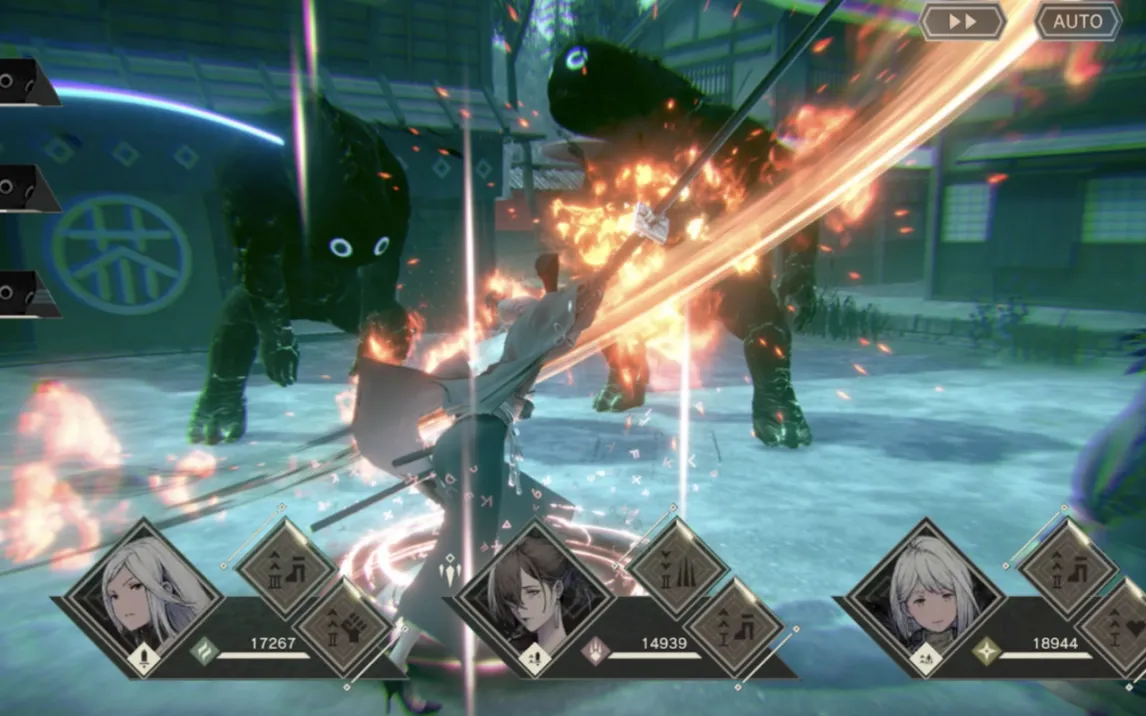Viewport: 1146px width, 716px height.
Task: Toggle the AUTO battle button
Action: [x=1077, y=21]
